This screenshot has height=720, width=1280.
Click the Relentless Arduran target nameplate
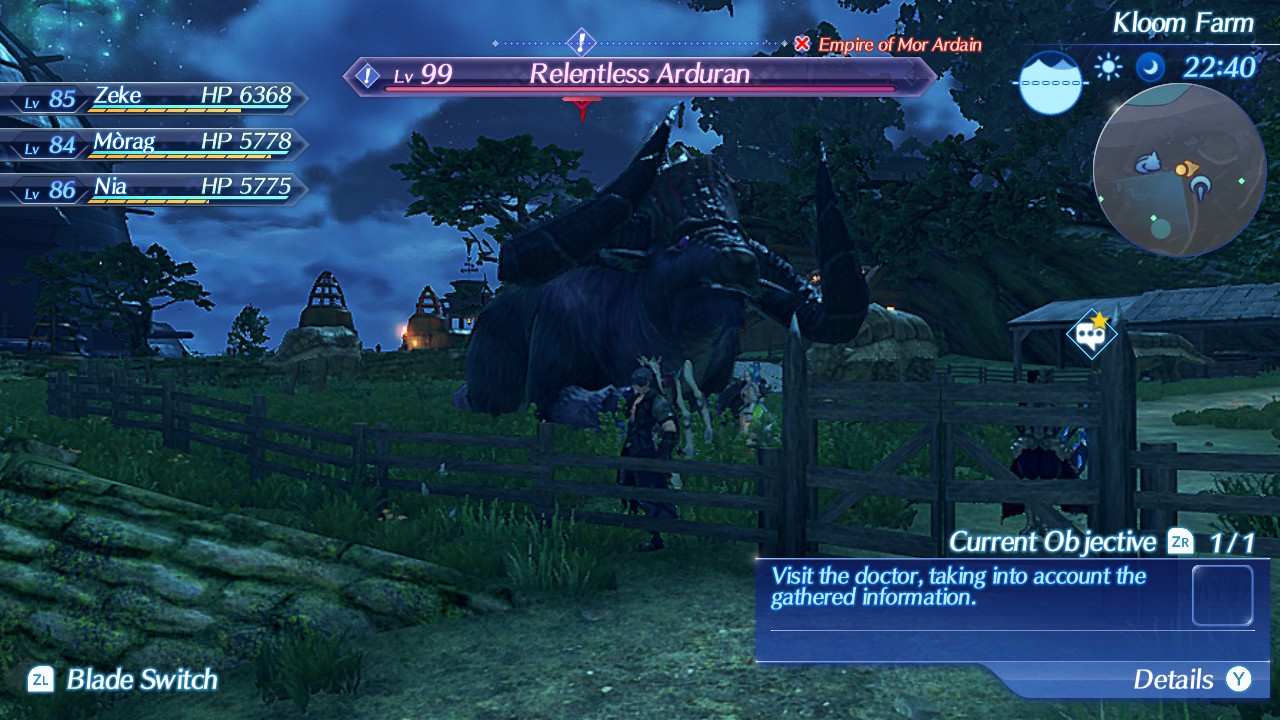click(x=640, y=75)
